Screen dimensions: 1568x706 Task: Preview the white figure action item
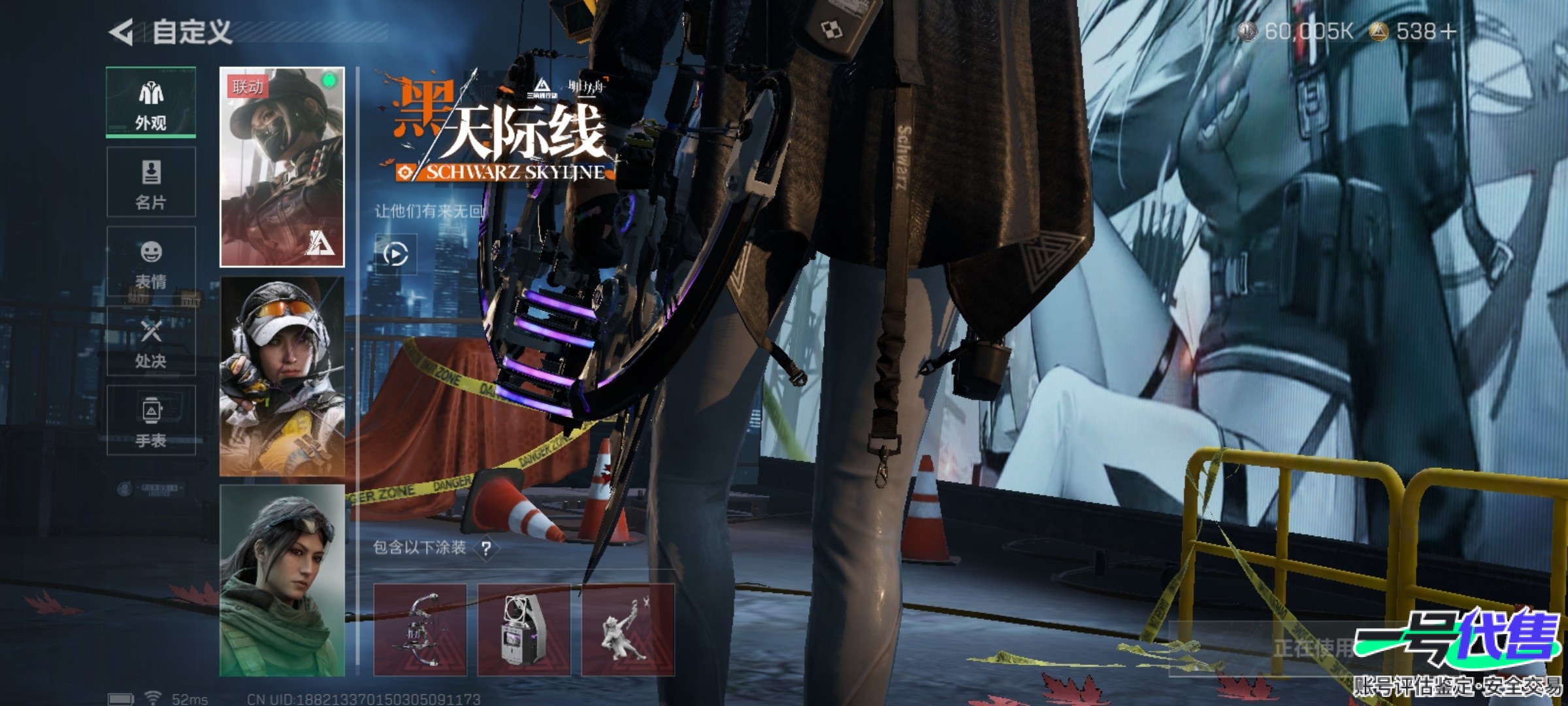tap(627, 630)
